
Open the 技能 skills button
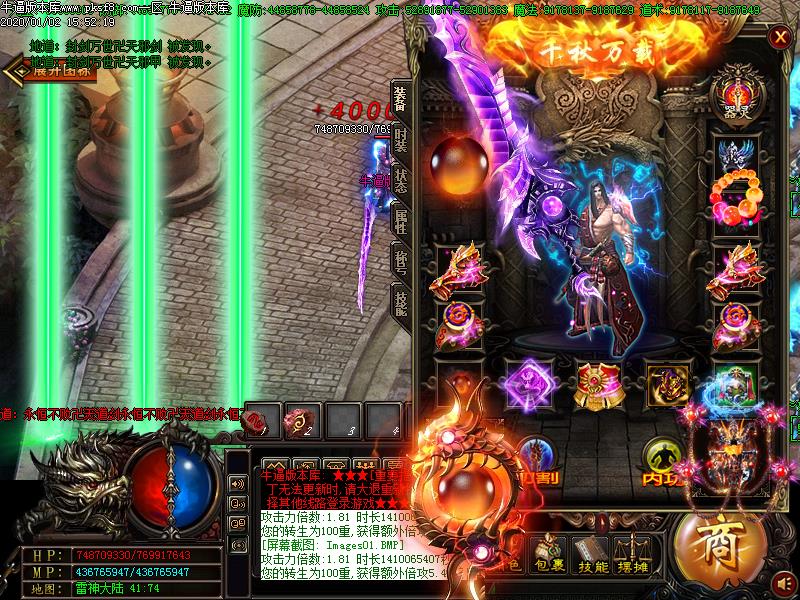tap(592, 555)
